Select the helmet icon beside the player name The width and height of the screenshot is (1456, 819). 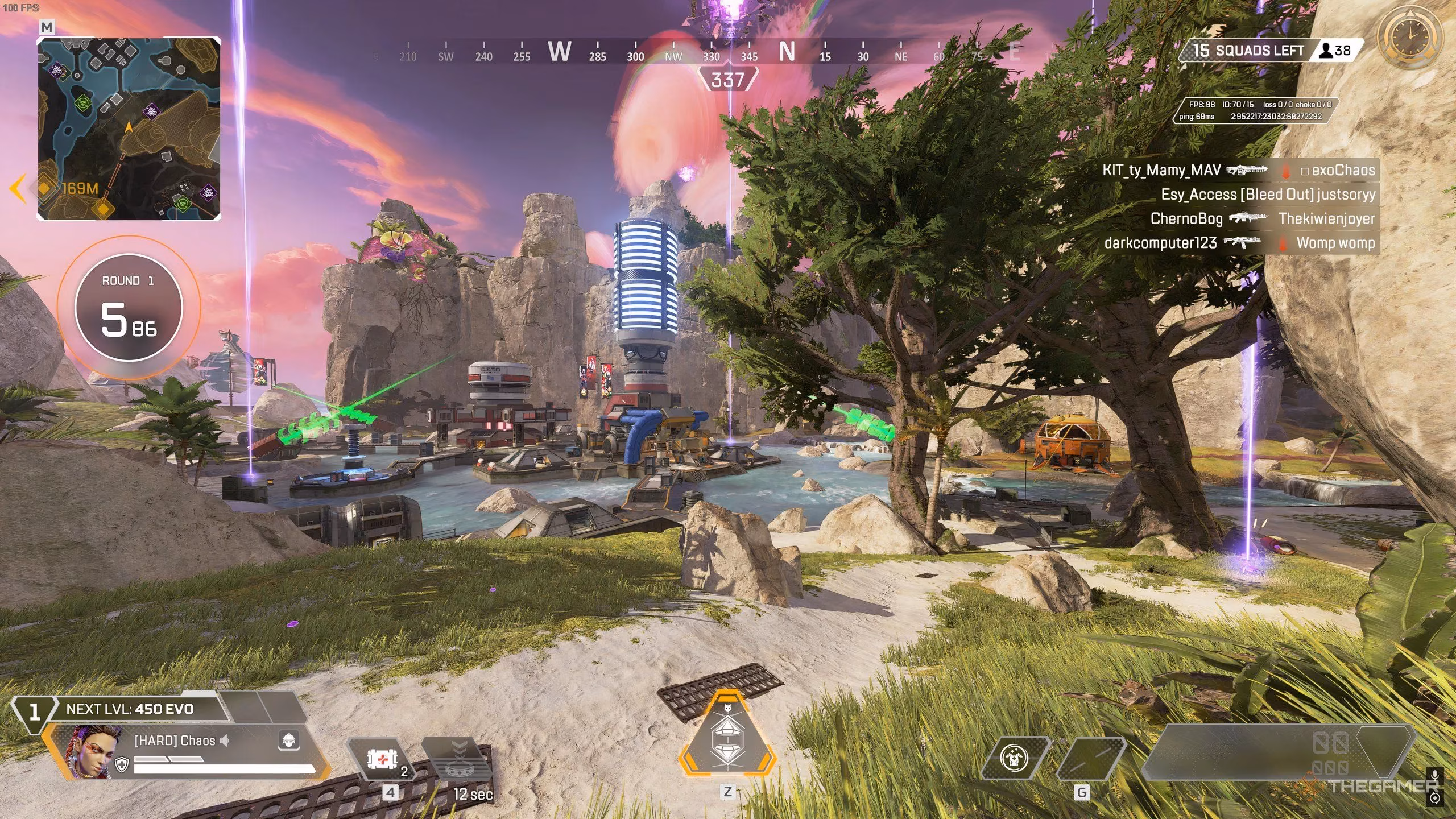click(289, 741)
